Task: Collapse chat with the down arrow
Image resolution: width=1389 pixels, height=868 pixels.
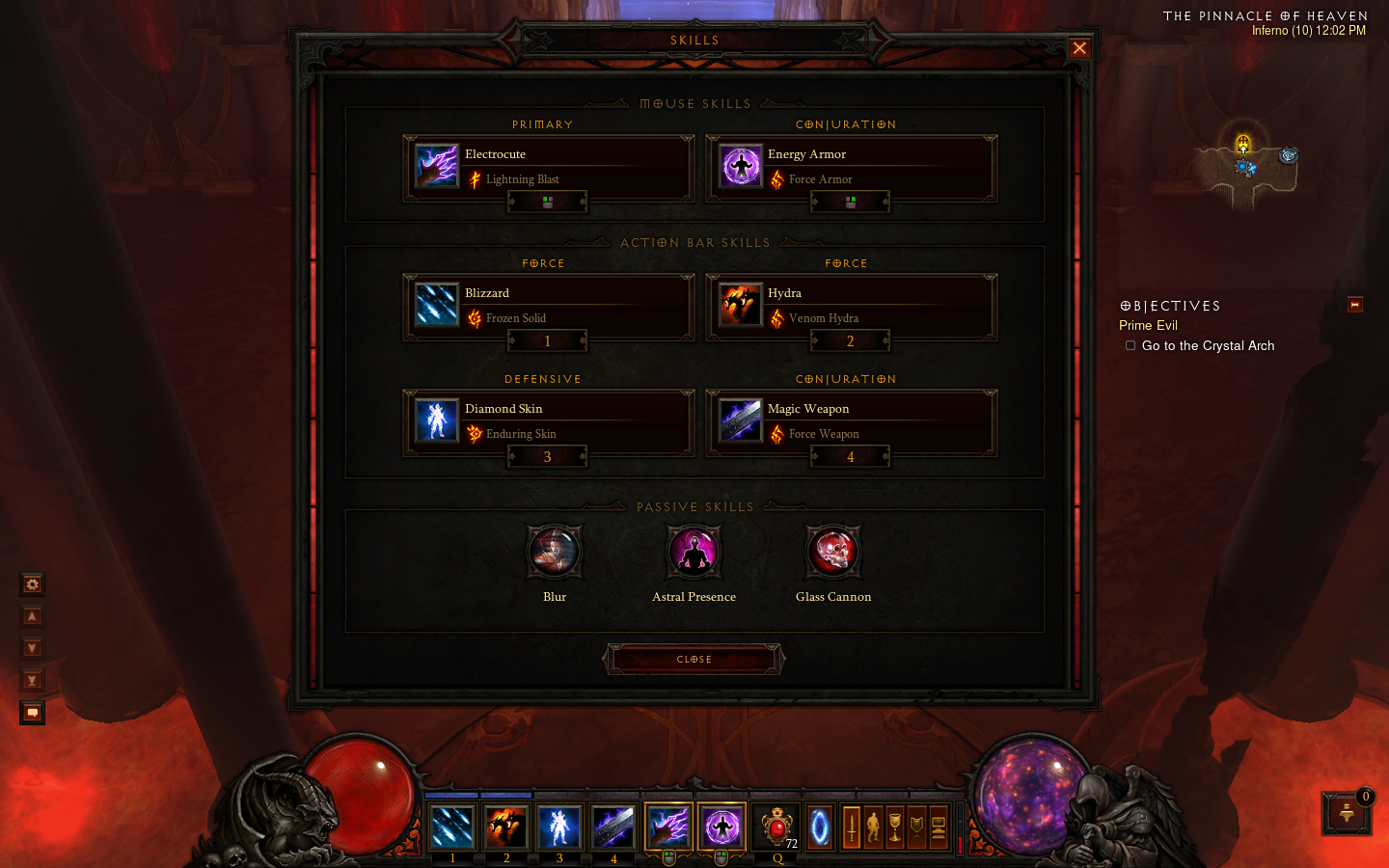Action: point(32,648)
